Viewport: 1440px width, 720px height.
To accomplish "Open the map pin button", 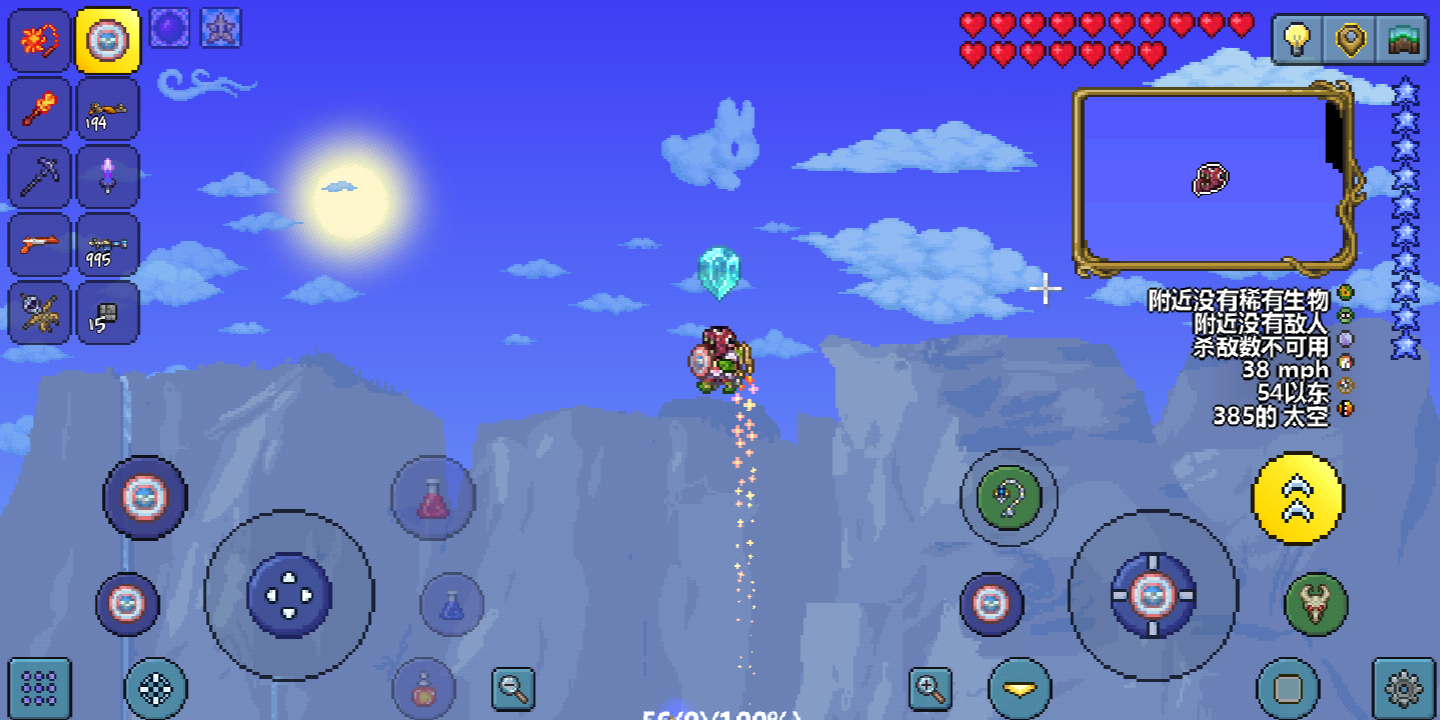I will point(1351,41).
